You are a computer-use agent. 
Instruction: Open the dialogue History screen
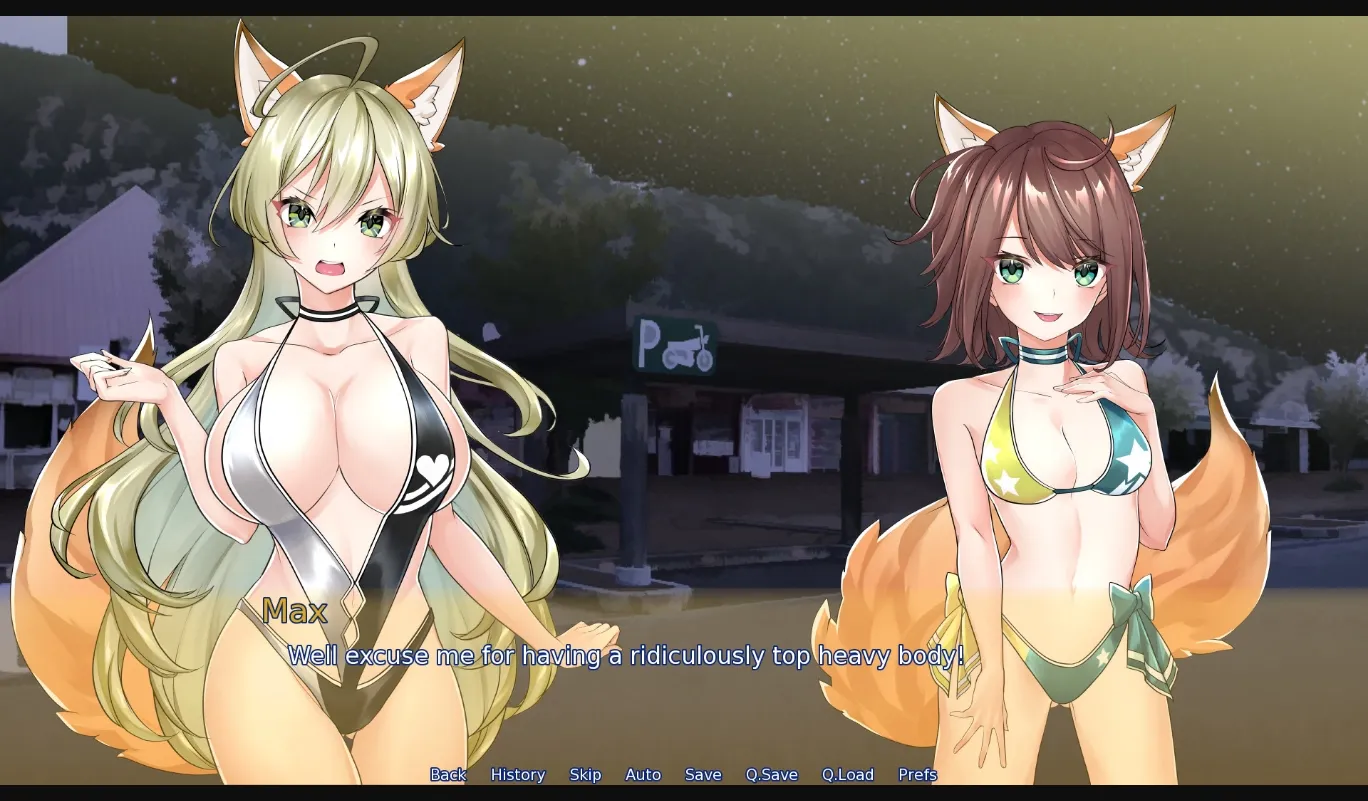518,774
